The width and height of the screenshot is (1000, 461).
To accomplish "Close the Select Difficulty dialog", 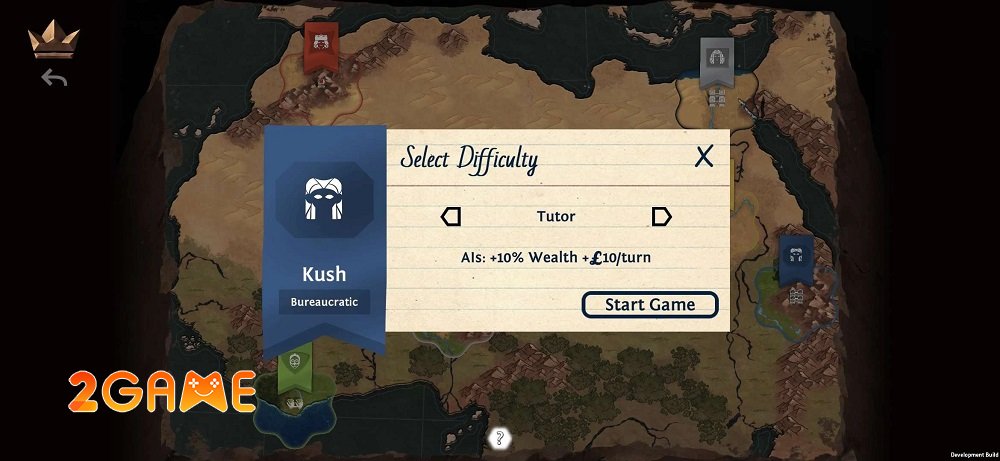I will pyautogui.click(x=704, y=156).
